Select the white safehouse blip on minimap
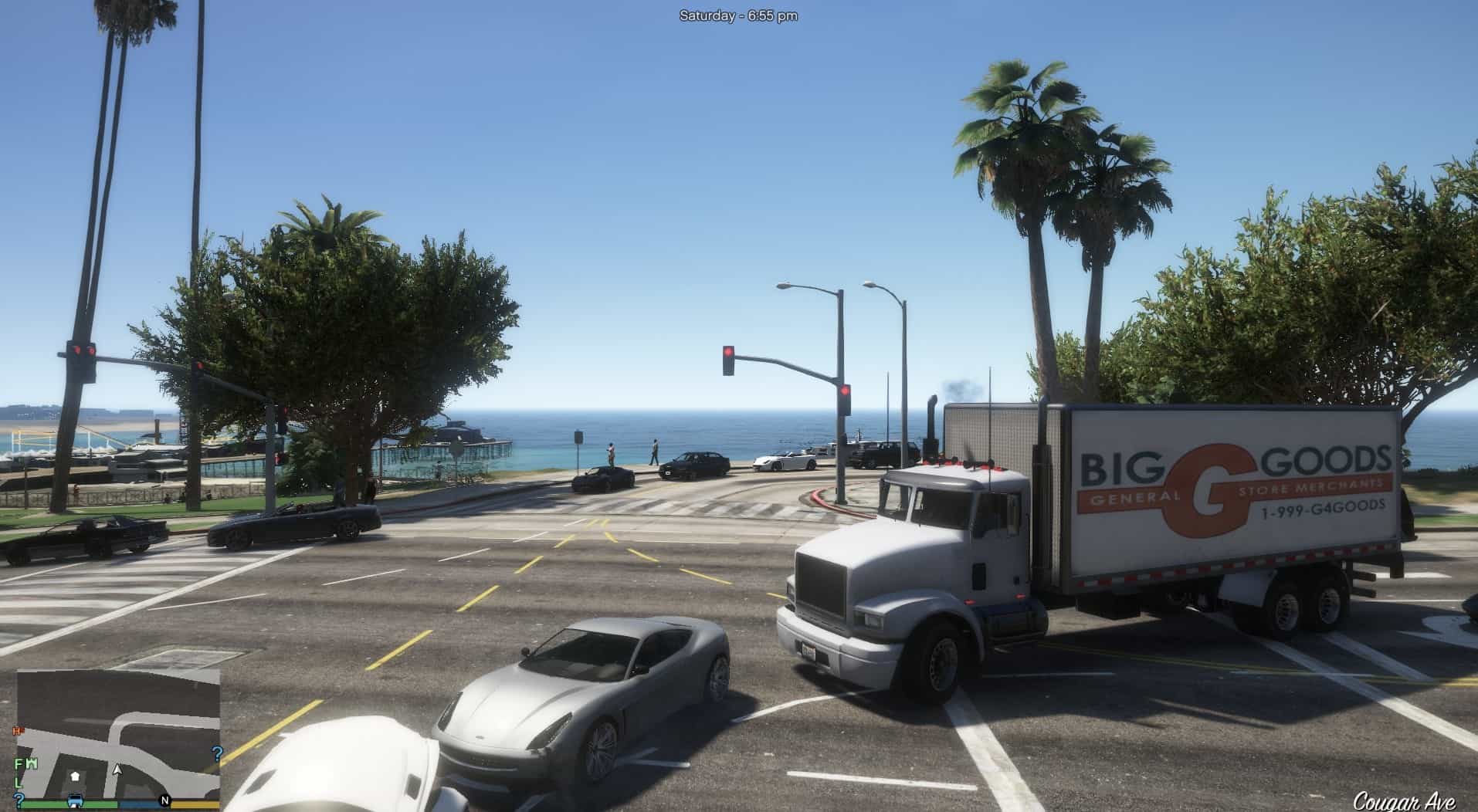This screenshot has height=812, width=1478. [75, 775]
